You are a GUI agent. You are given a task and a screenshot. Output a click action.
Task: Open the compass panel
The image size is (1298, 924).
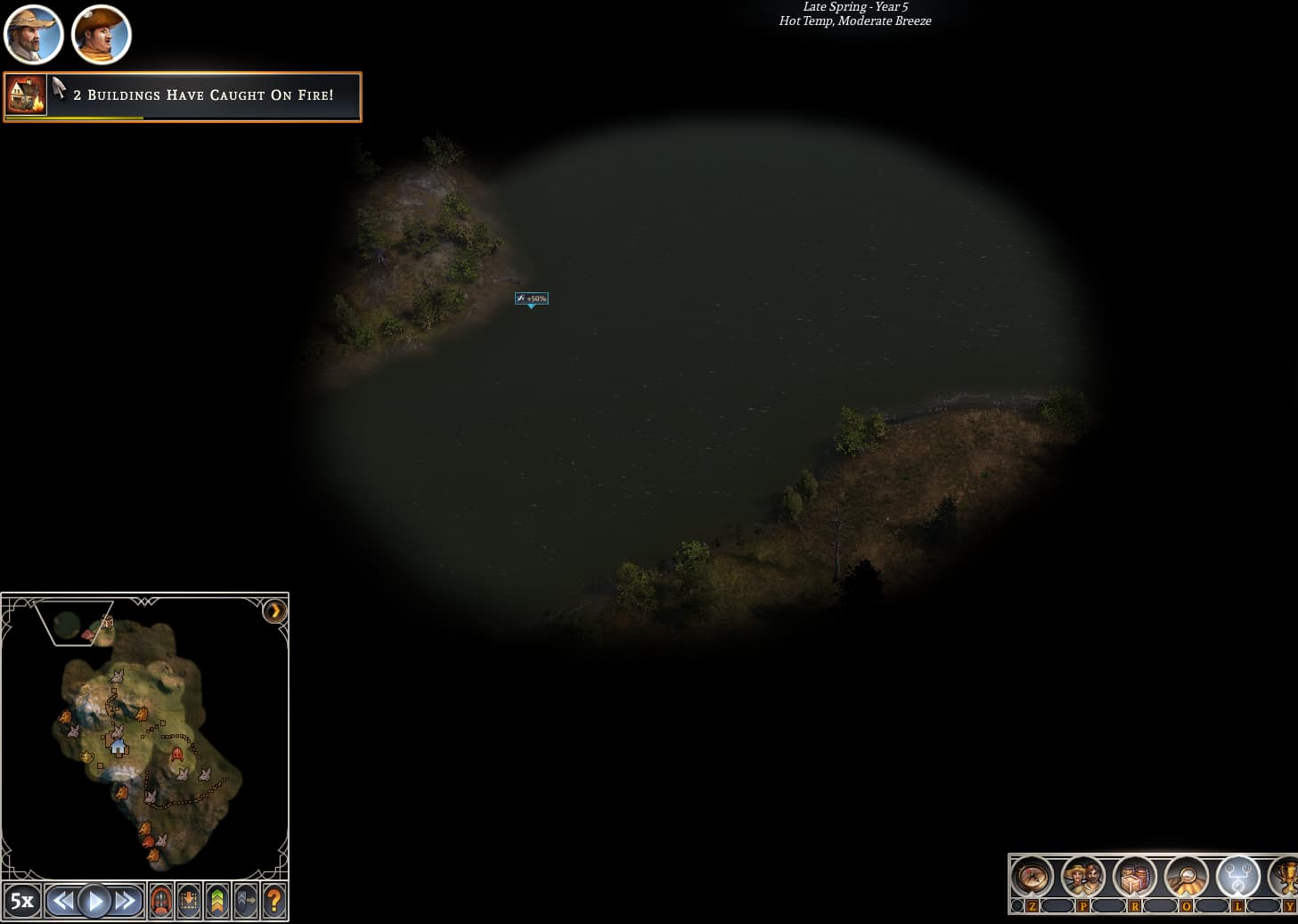tap(1032, 879)
